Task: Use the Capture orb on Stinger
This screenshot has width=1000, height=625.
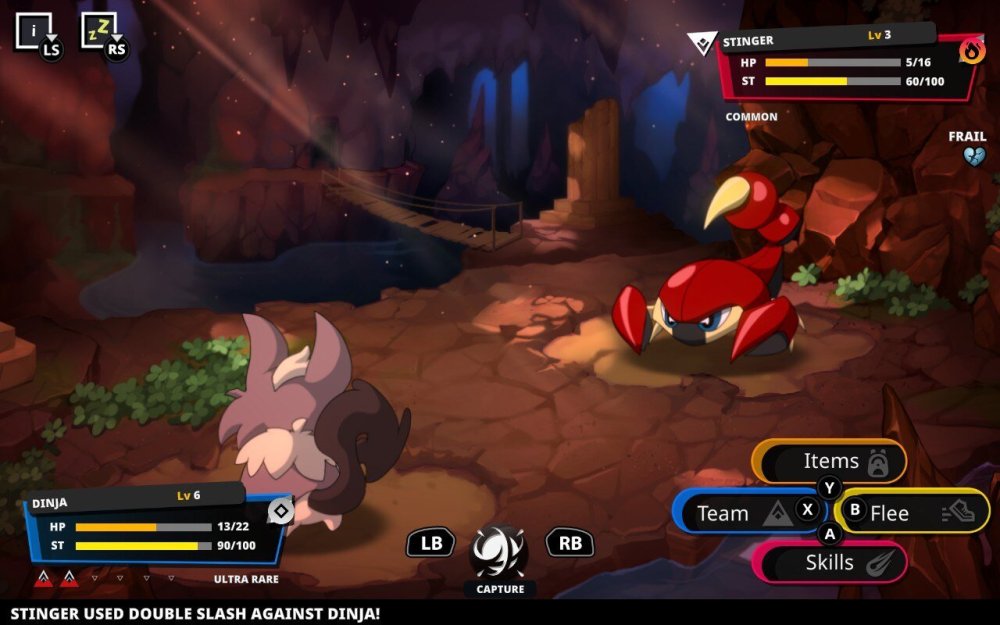Action: [499, 550]
